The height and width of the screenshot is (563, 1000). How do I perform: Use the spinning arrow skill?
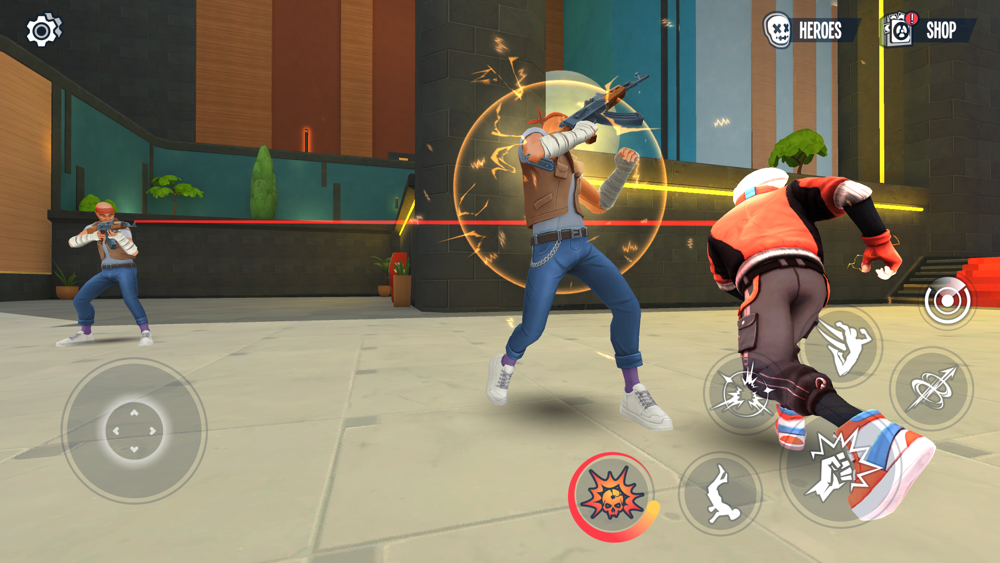point(931,388)
